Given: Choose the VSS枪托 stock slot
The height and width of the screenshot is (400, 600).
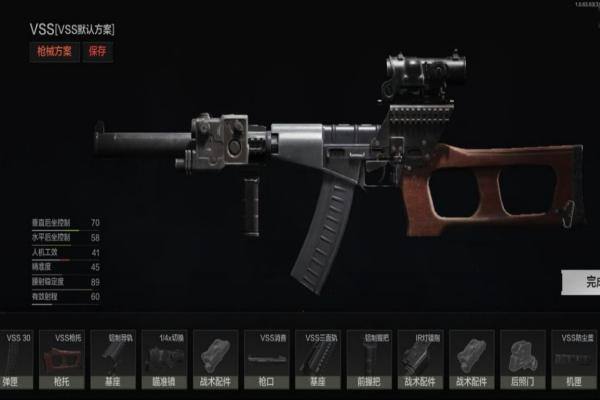Looking at the screenshot, I should pyautogui.click(x=67, y=359).
